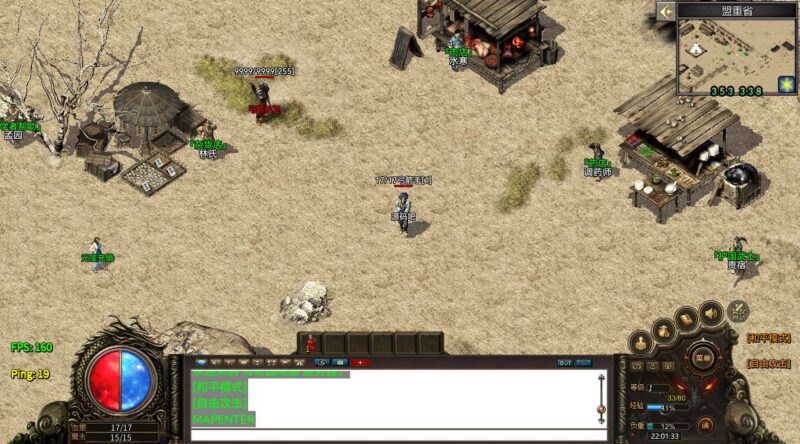800x444 pixels.
Task: Click the chat scrollbar handle
Action: [x=601, y=407]
